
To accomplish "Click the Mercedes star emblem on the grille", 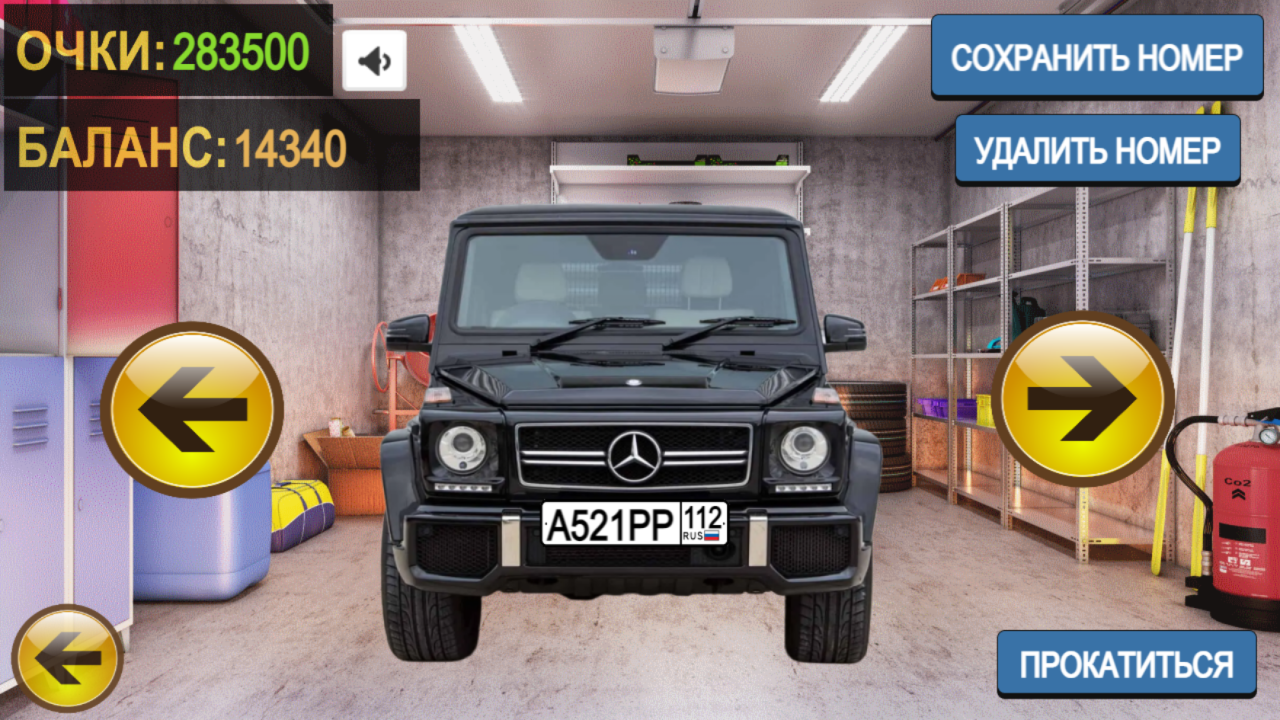I will coord(635,453).
